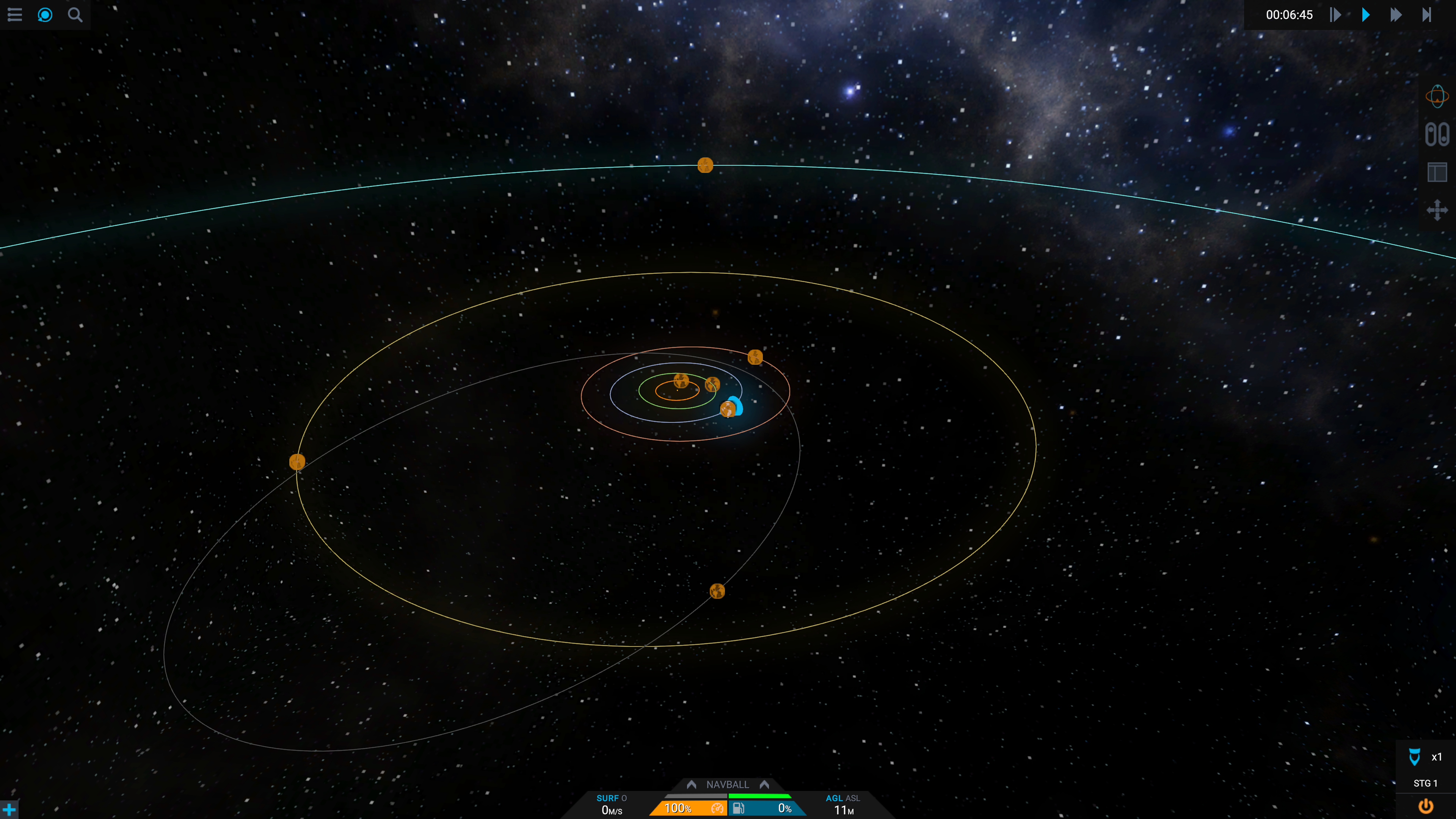The image size is (1456, 819).
Task: Skip forward with the end-skip button
Action: click(x=1426, y=15)
